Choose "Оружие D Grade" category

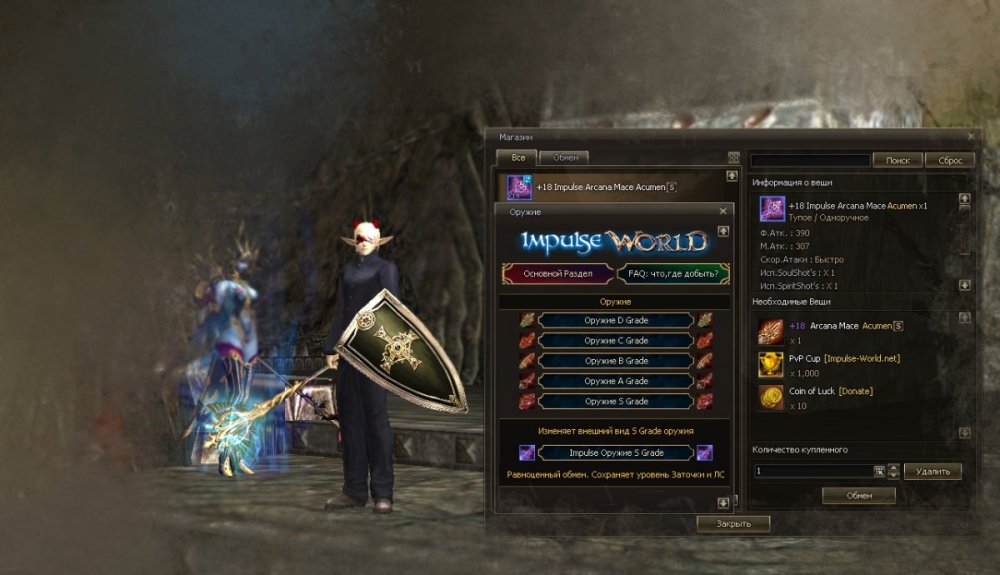[x=616, y=320]
